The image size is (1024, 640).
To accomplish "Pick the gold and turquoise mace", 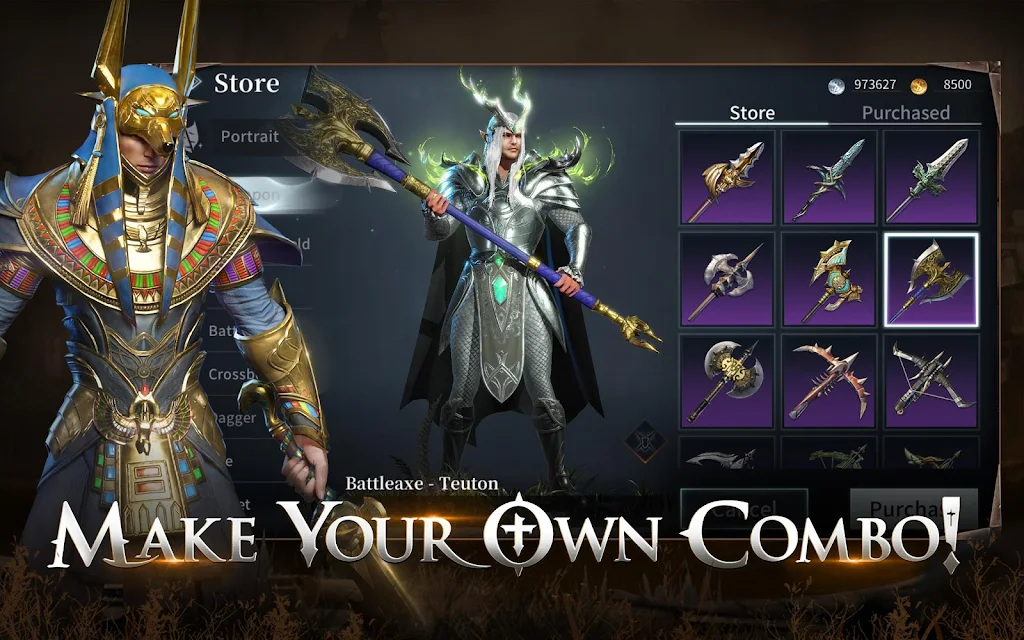I will tap(829, 280).
